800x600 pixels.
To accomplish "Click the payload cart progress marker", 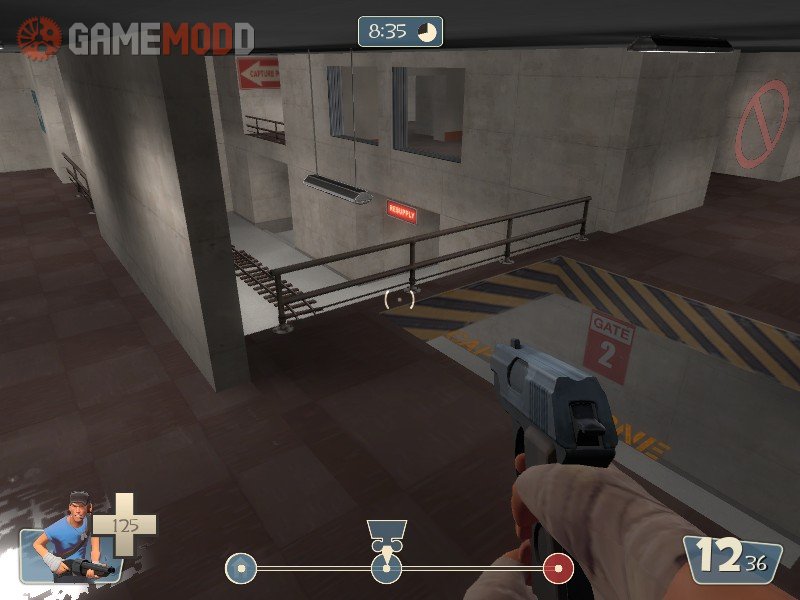I will point(385,535).
